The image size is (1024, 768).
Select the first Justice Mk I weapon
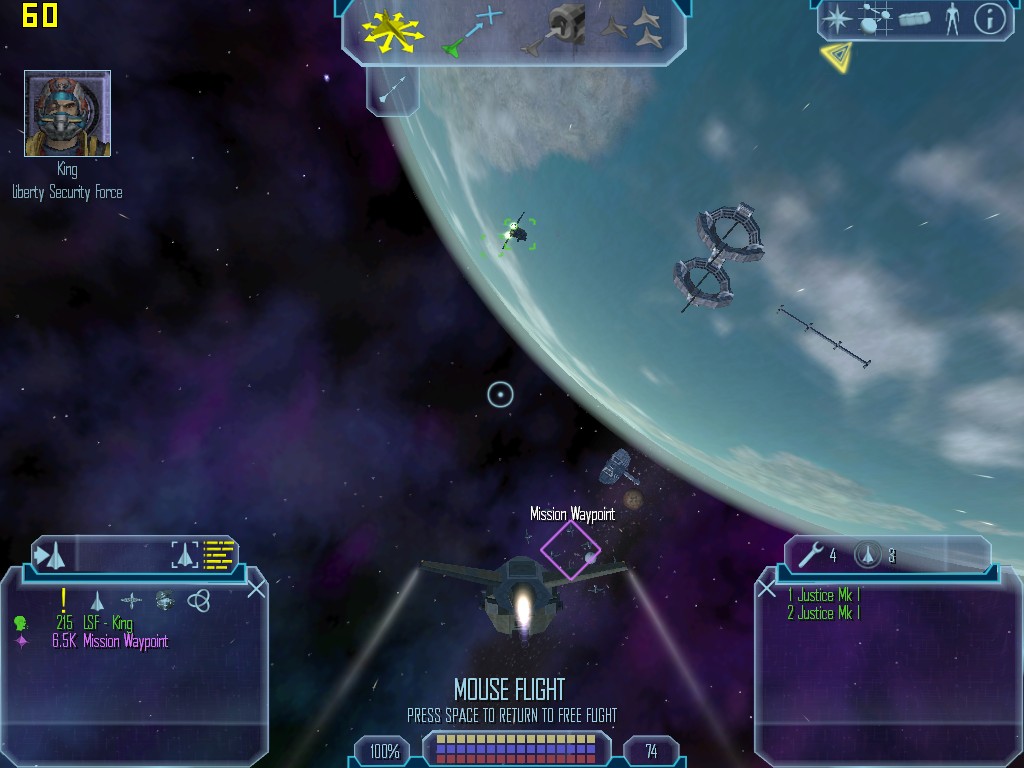(x=823, y=595)
